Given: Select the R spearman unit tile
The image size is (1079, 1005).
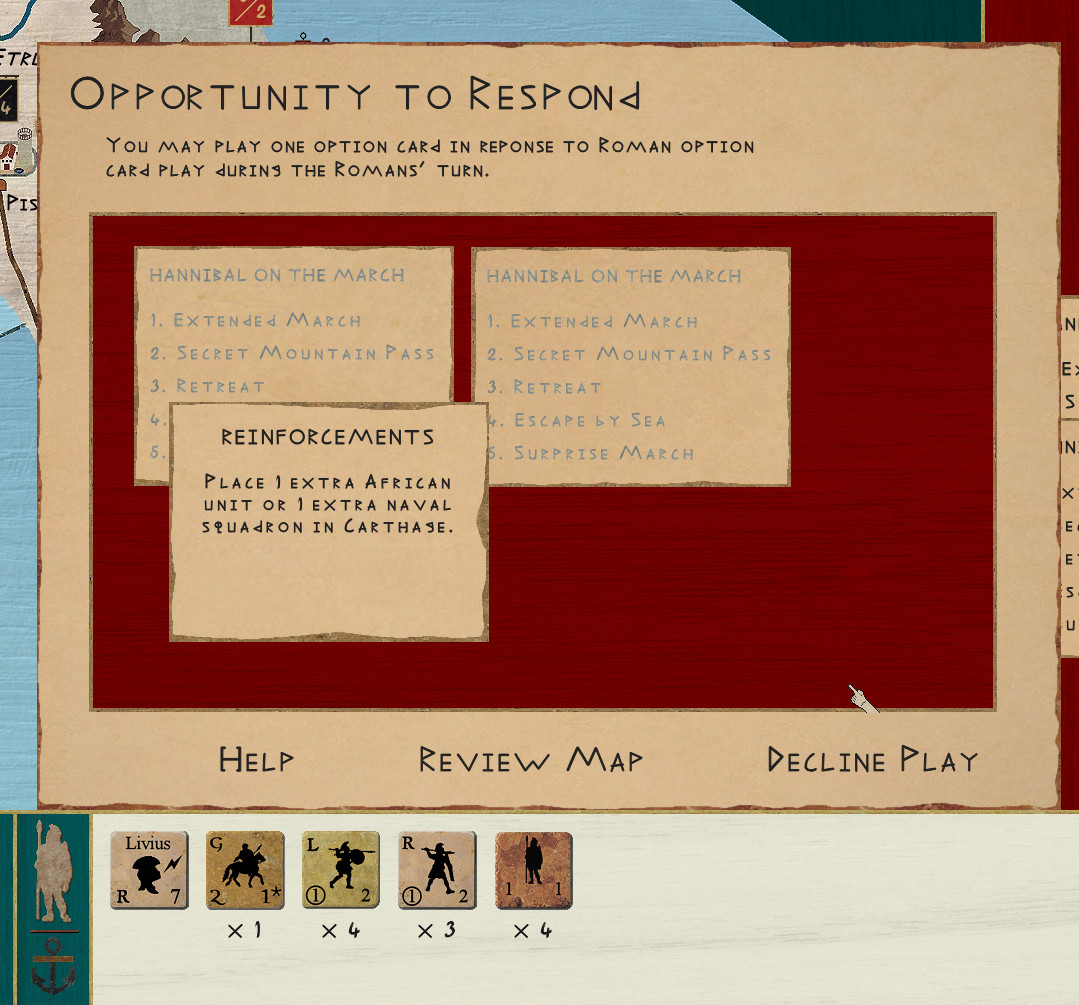Looking at the screenshot, I should (x=437, y=870).
